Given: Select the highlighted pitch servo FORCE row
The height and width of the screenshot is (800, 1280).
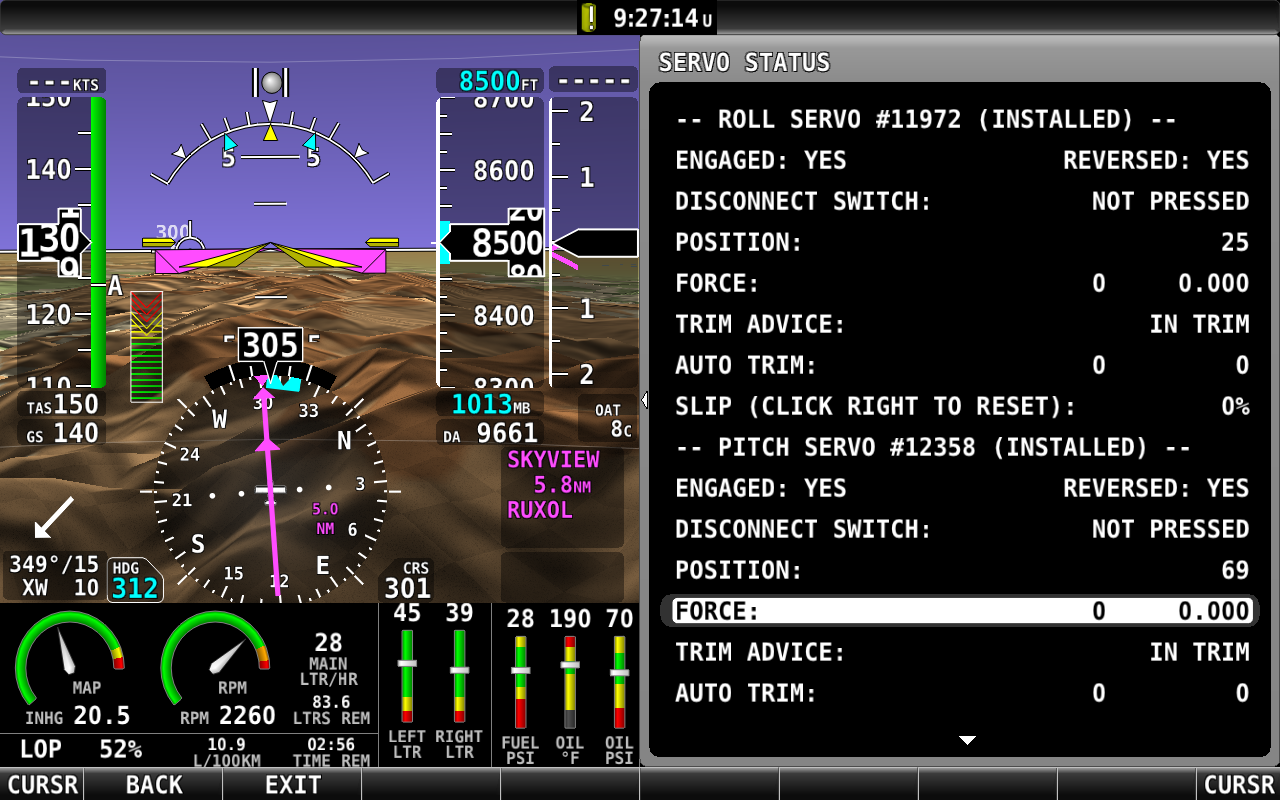Looking at the screenshot, I should point(961,611).
